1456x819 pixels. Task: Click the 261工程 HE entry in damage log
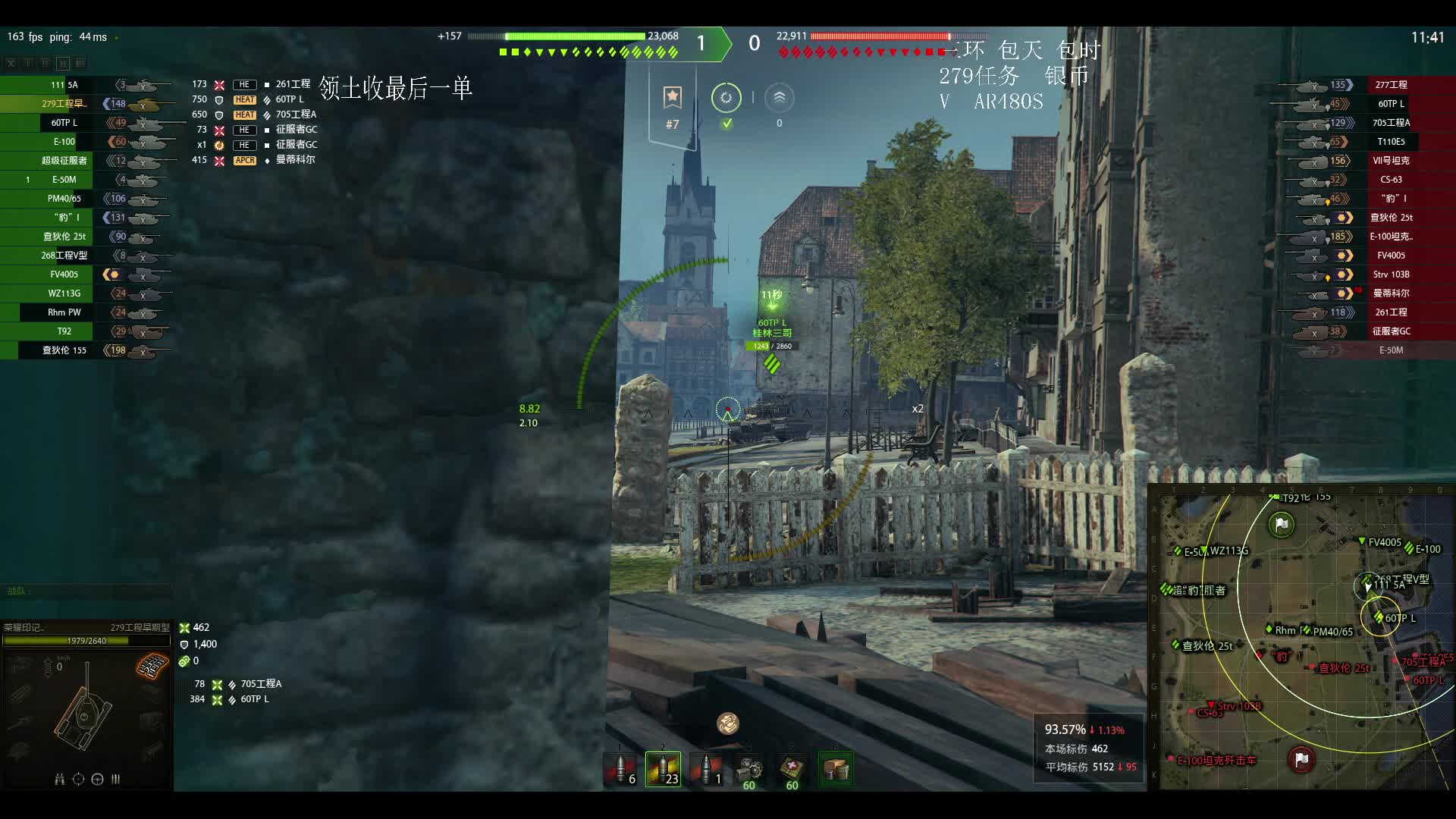pos(293,84)
